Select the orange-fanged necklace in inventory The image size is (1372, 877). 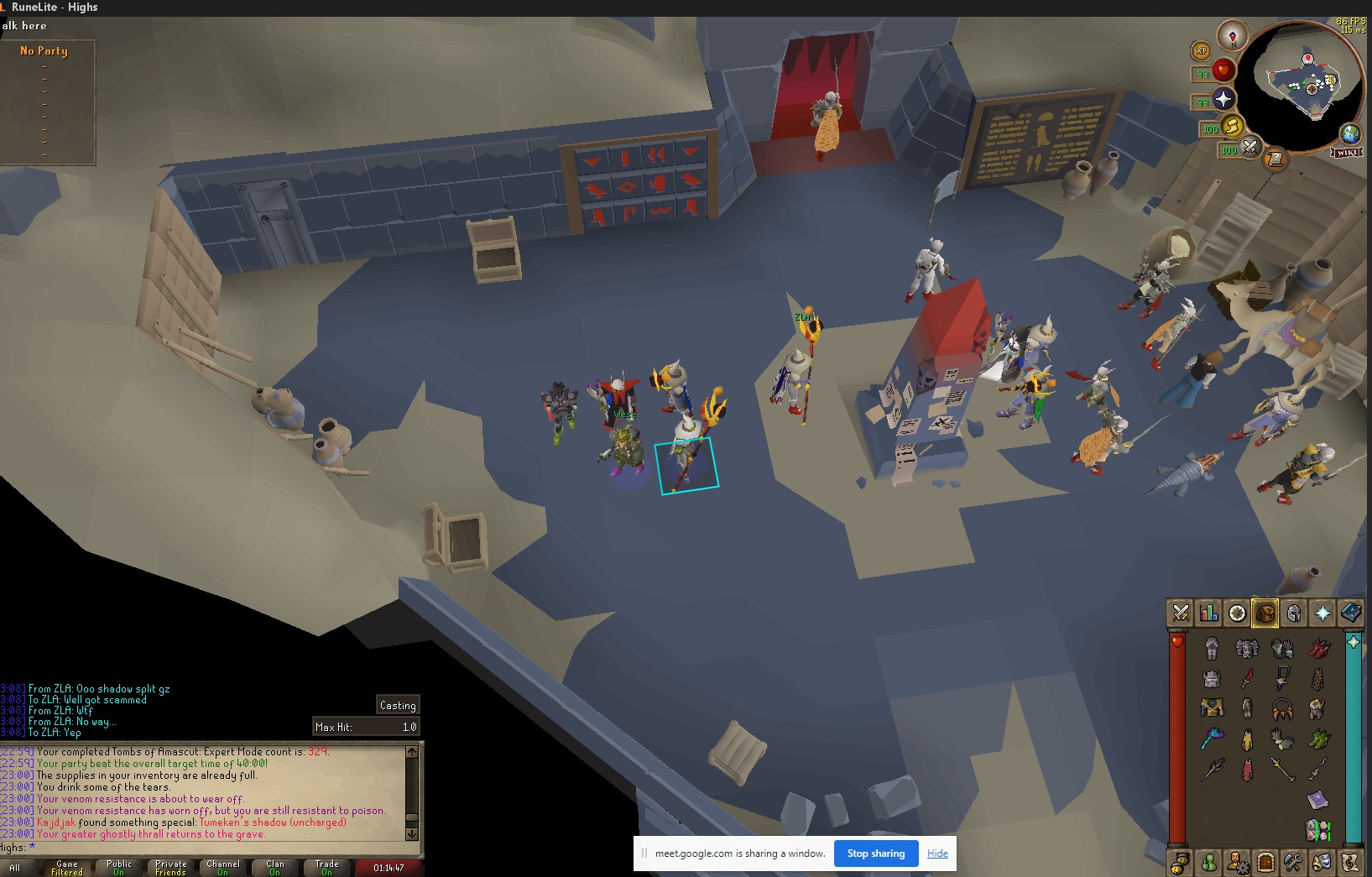click(x=1282, y=709)
